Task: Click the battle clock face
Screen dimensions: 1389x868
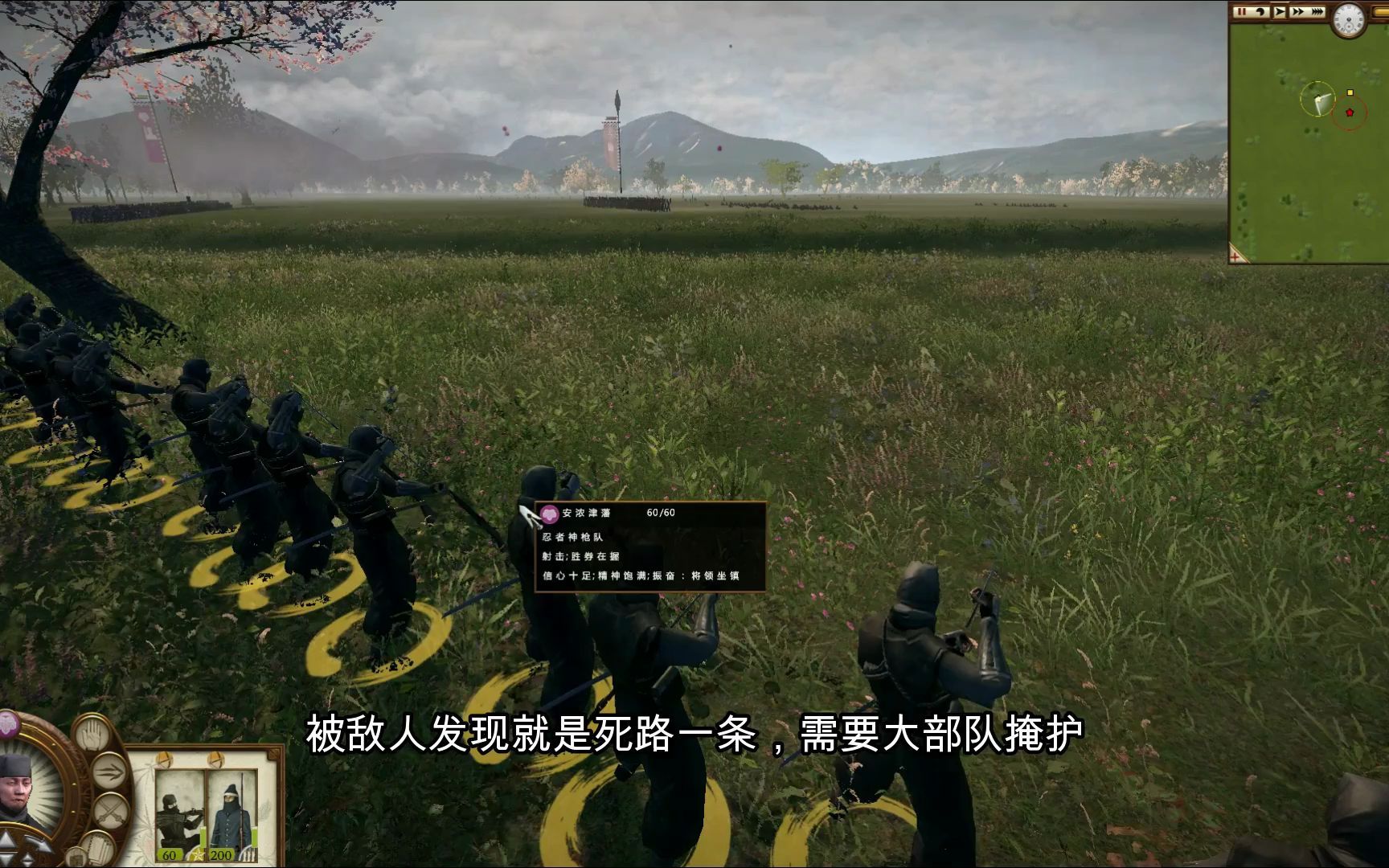Action: coord(1349,20)
